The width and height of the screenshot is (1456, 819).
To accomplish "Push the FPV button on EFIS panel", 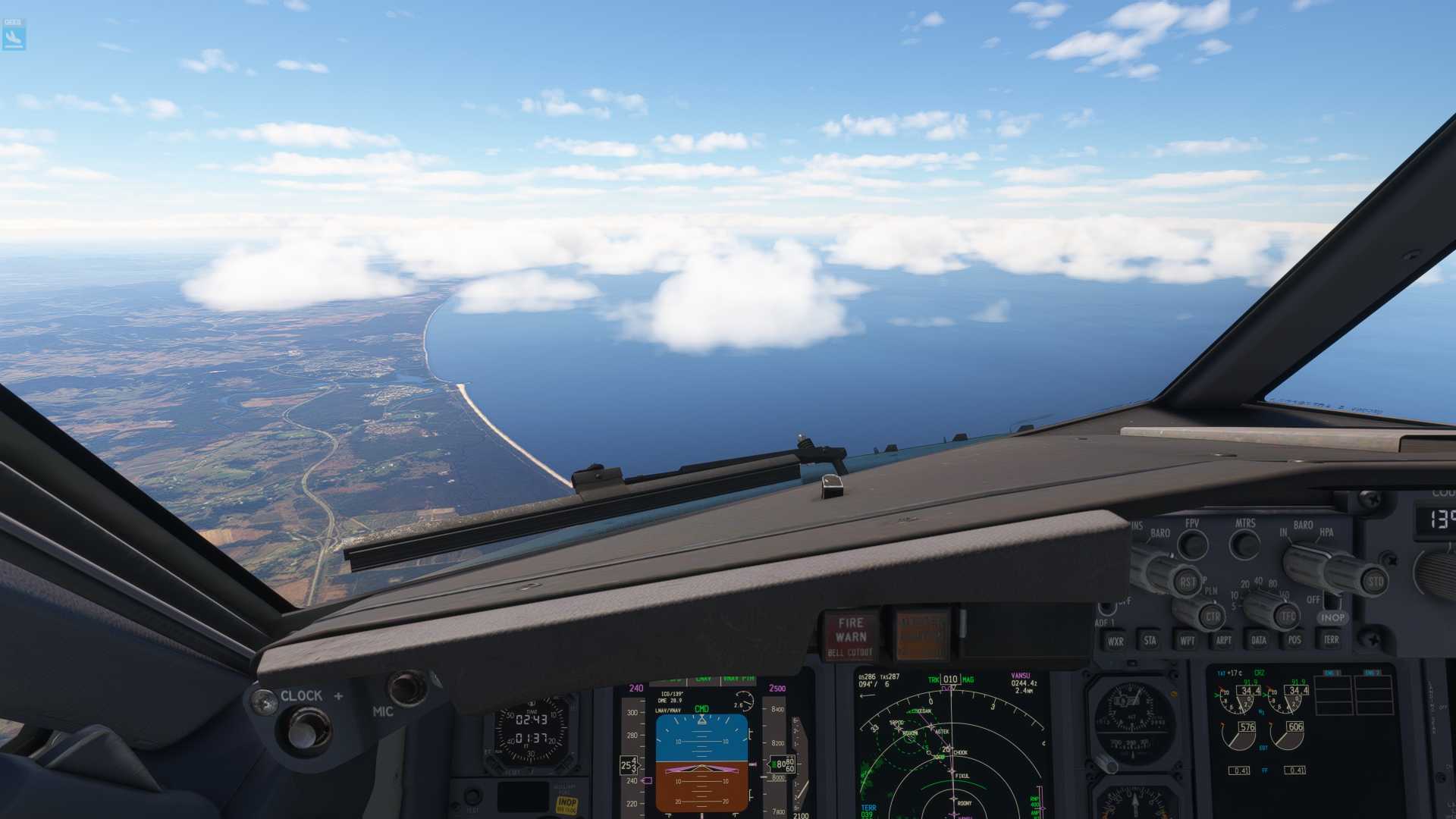I will (1193, 544).
